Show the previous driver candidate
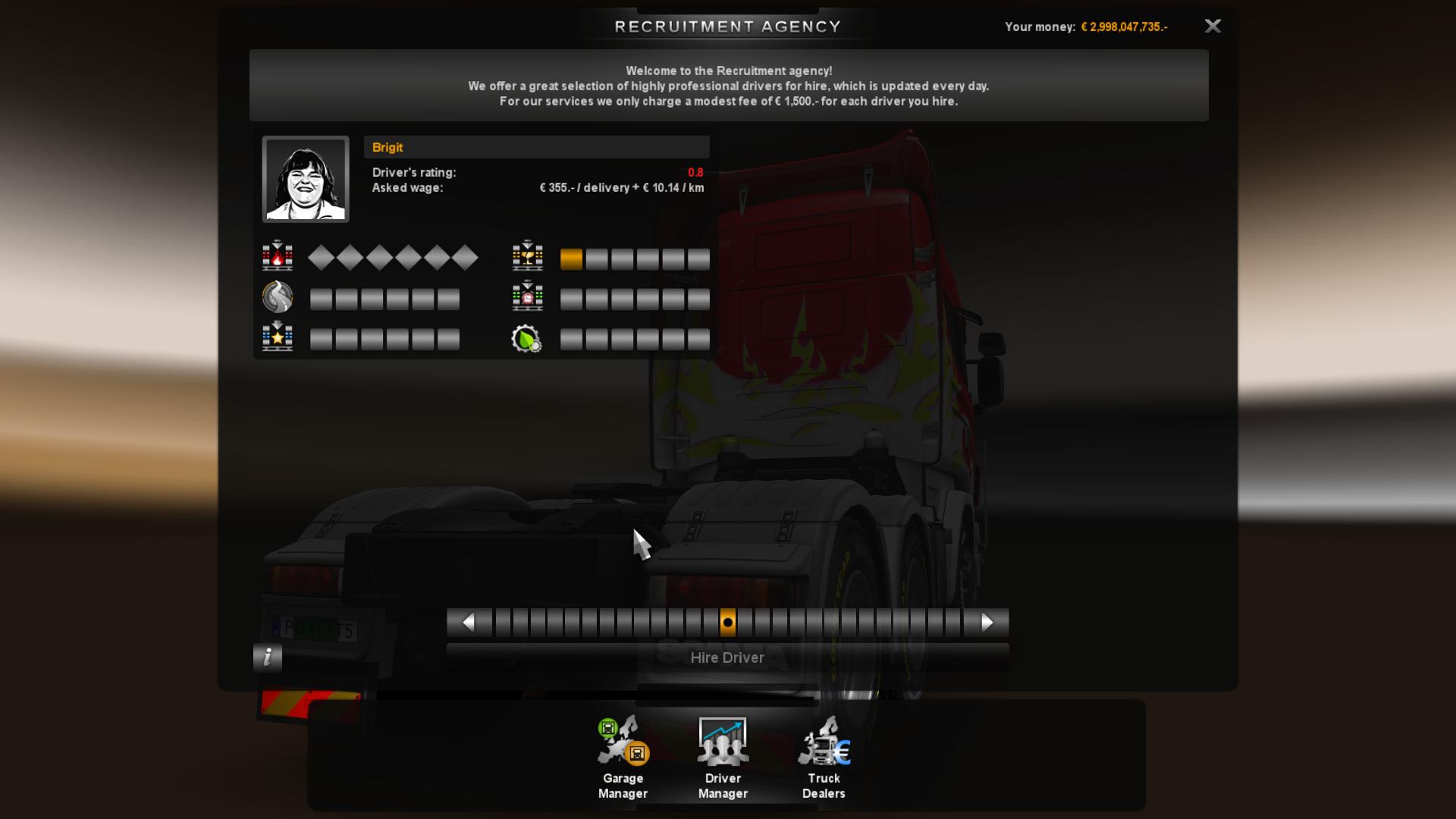 [469, 623]
